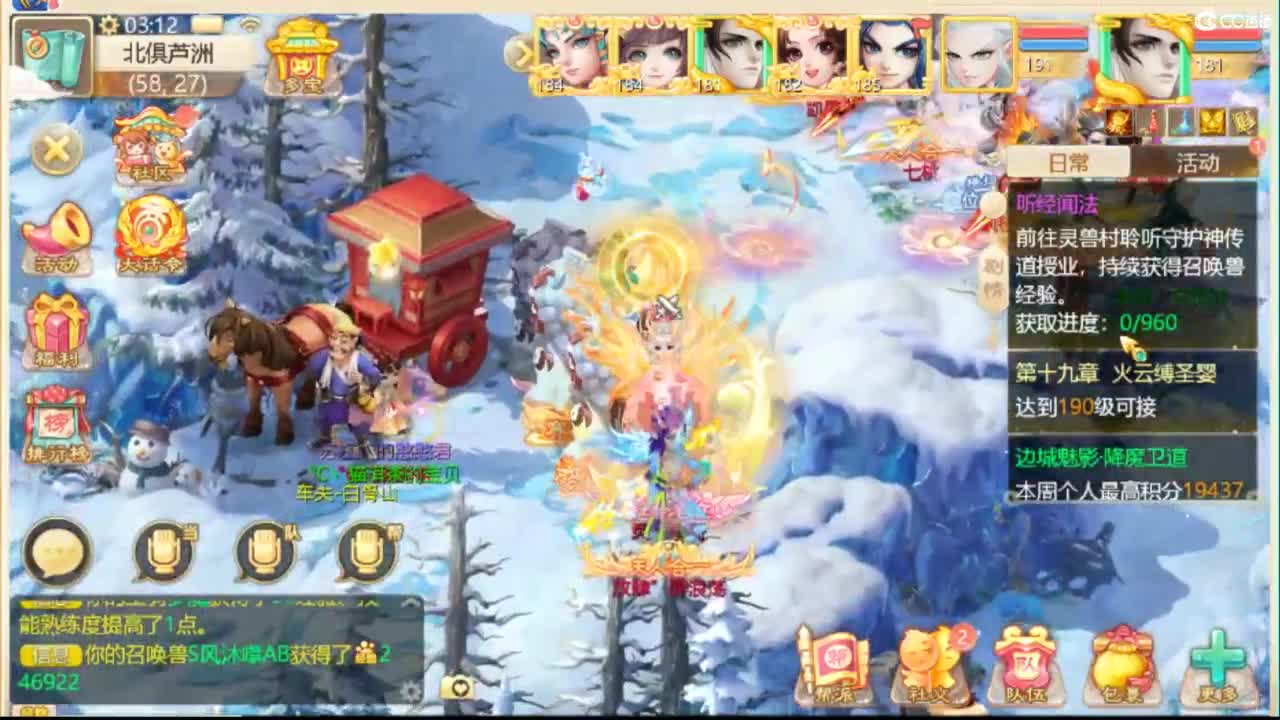
Task: Switch to the 日常 tab
Action: pos(1070,163)
